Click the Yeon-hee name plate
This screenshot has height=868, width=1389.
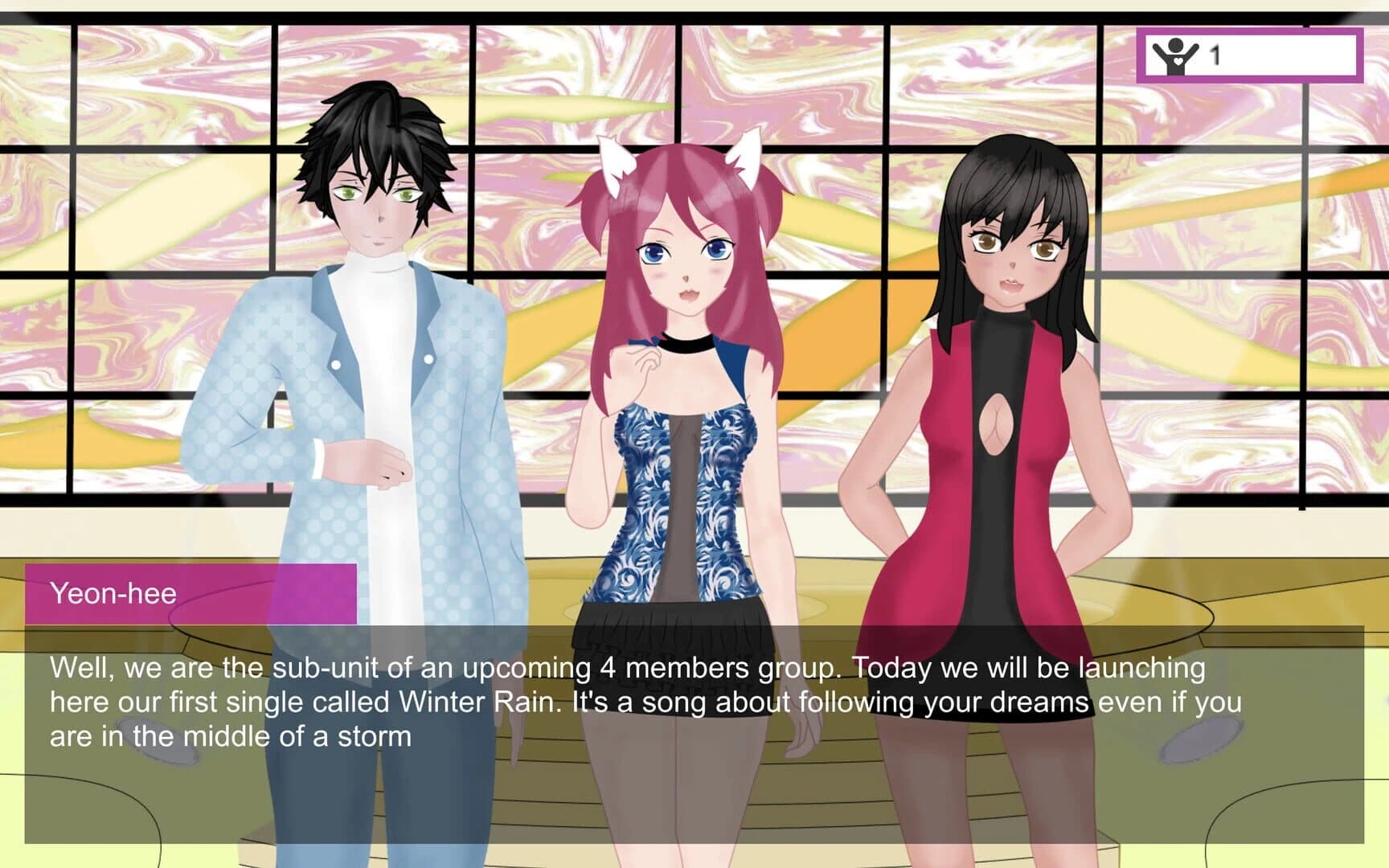(193, 595)
